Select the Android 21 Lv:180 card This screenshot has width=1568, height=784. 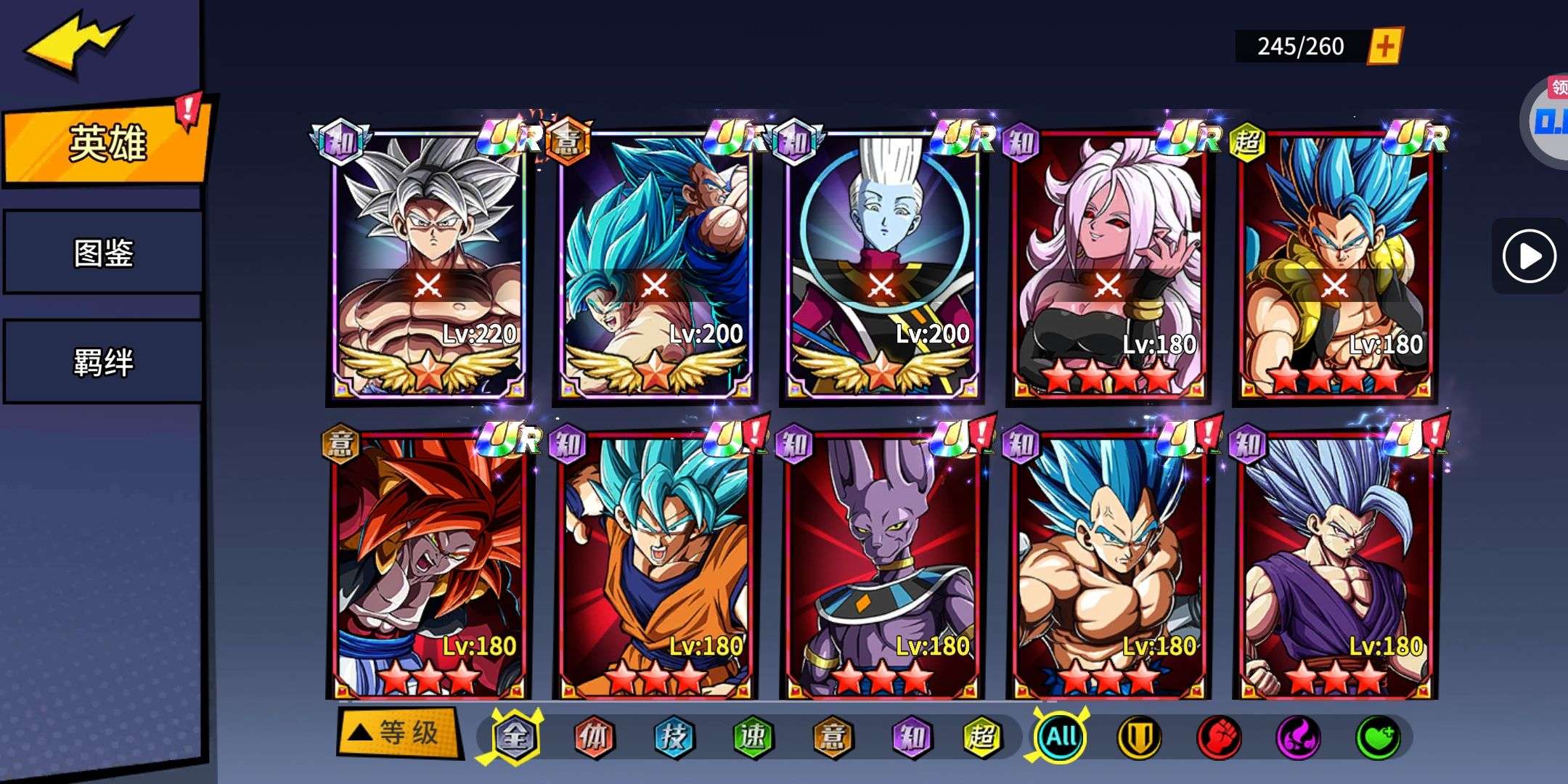pyautogui.click(x=1108, y=265)
